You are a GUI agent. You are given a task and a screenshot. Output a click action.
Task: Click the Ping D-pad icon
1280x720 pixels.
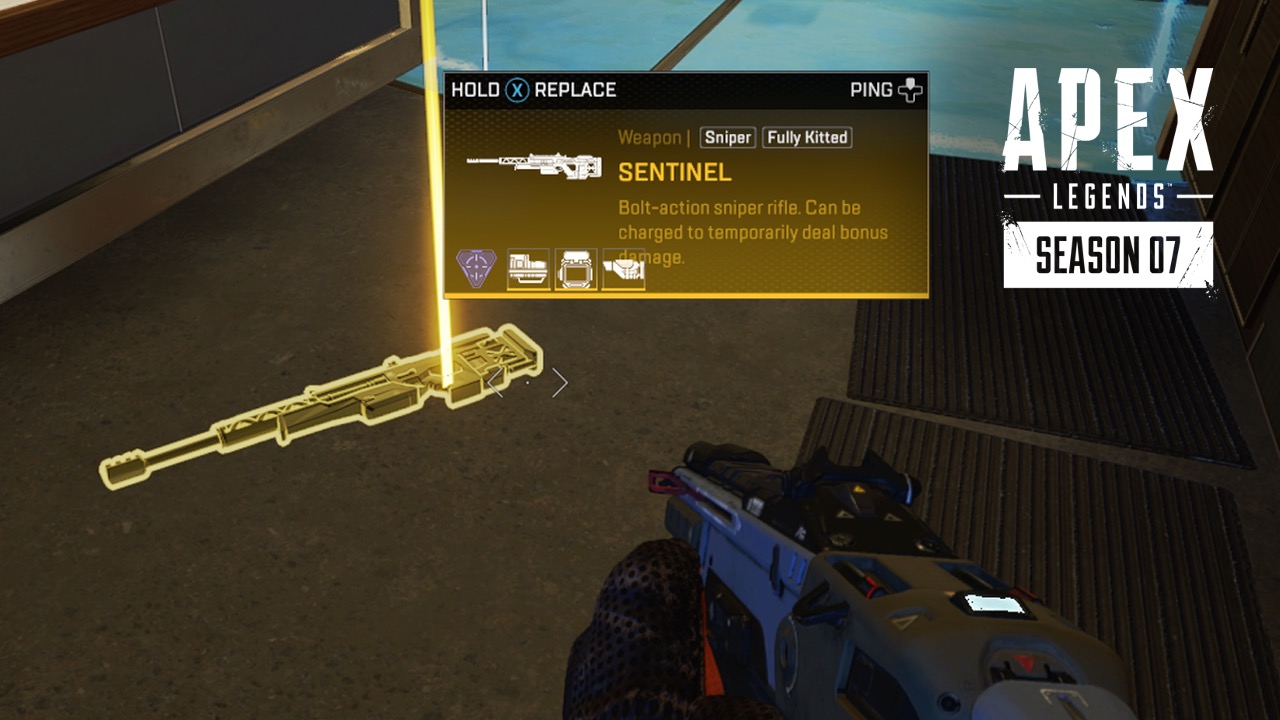pyautogui.click(x=911, y=89)
